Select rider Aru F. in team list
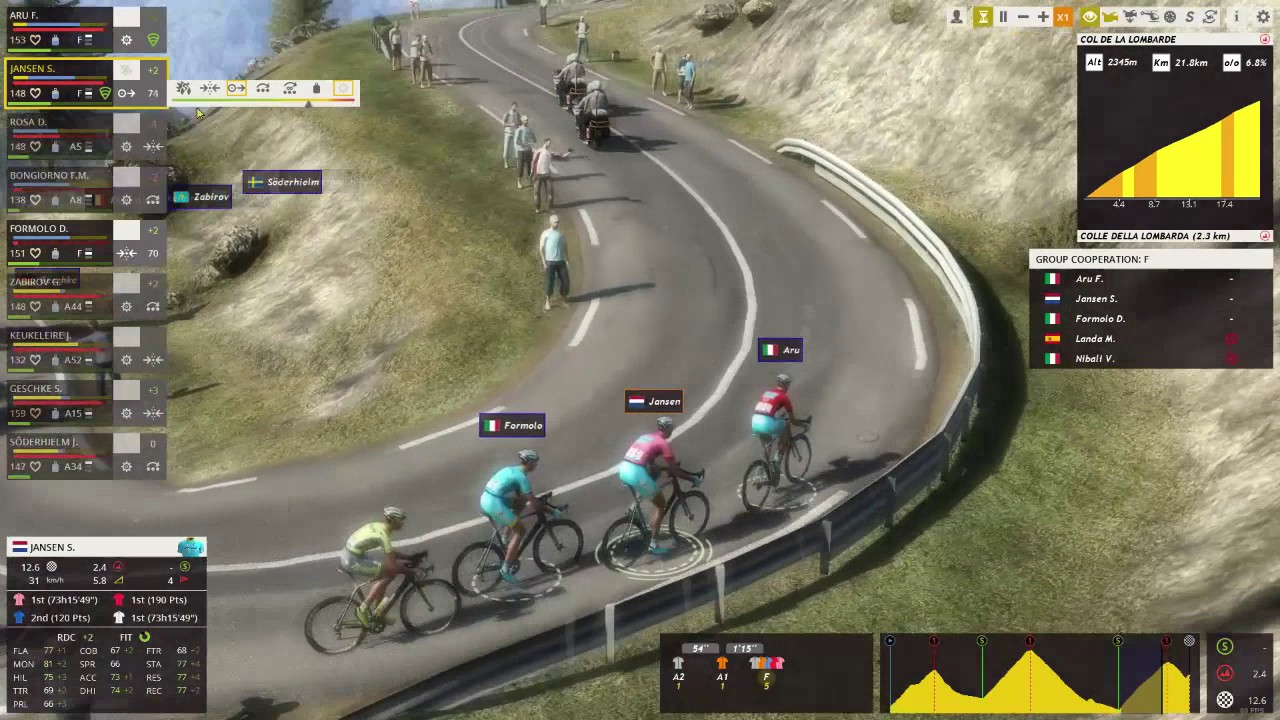 (x=60, y=17)
